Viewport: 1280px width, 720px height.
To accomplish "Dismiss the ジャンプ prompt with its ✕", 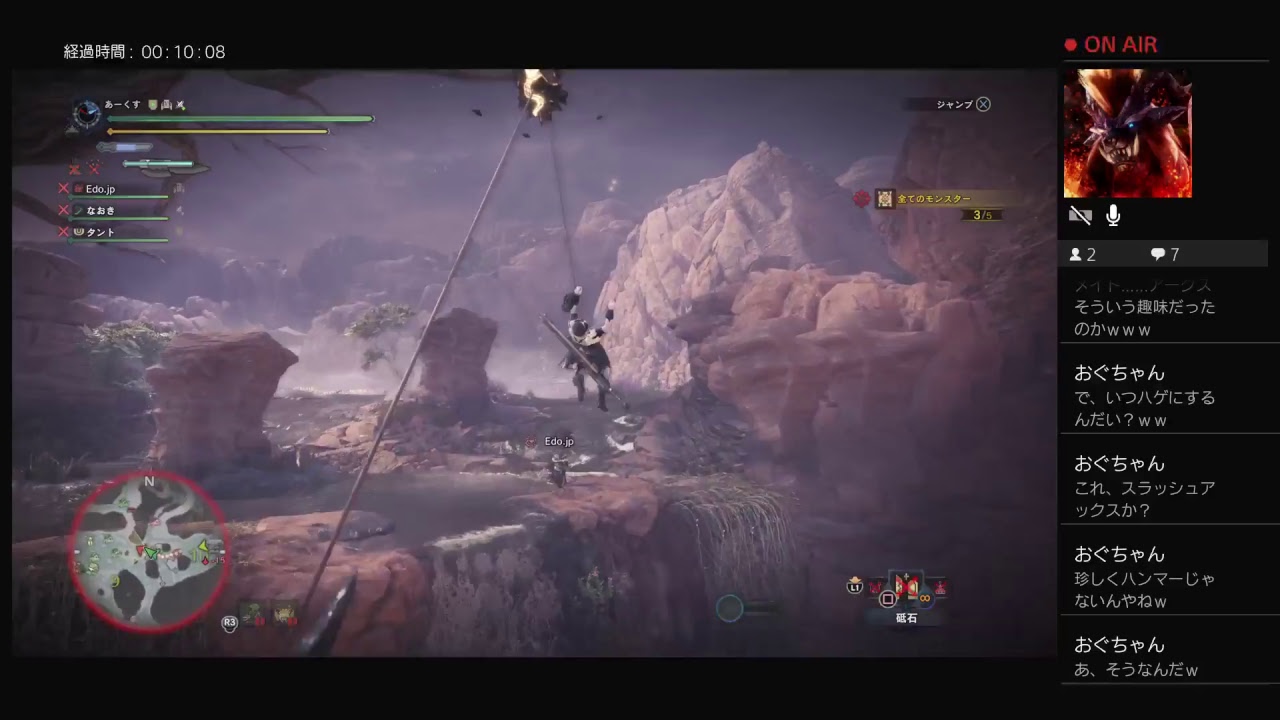I will pyautogui.click(x=983, y=104).
